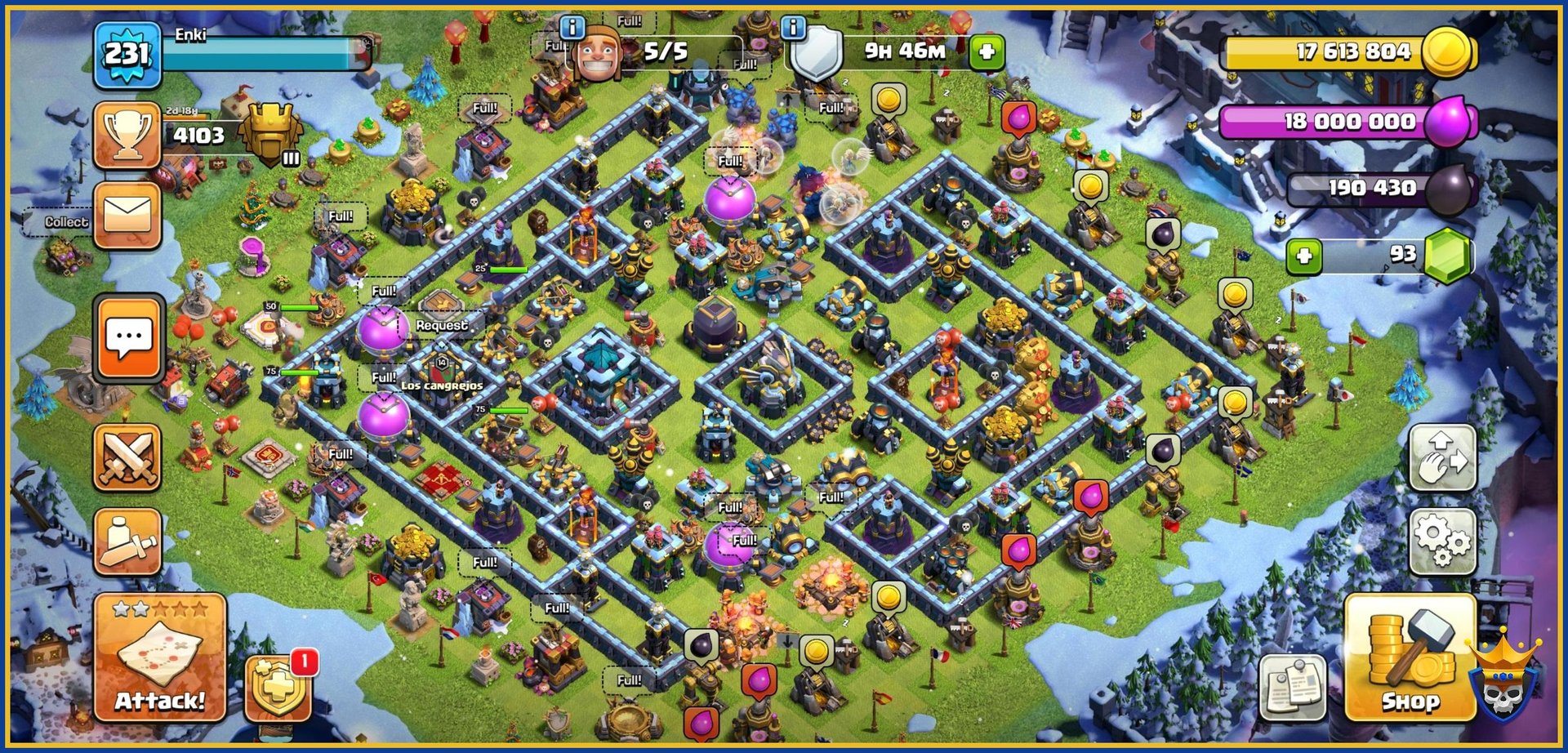Open the crossed swords clan war button
1568x753 pixels.
click(x=127, y=458)
